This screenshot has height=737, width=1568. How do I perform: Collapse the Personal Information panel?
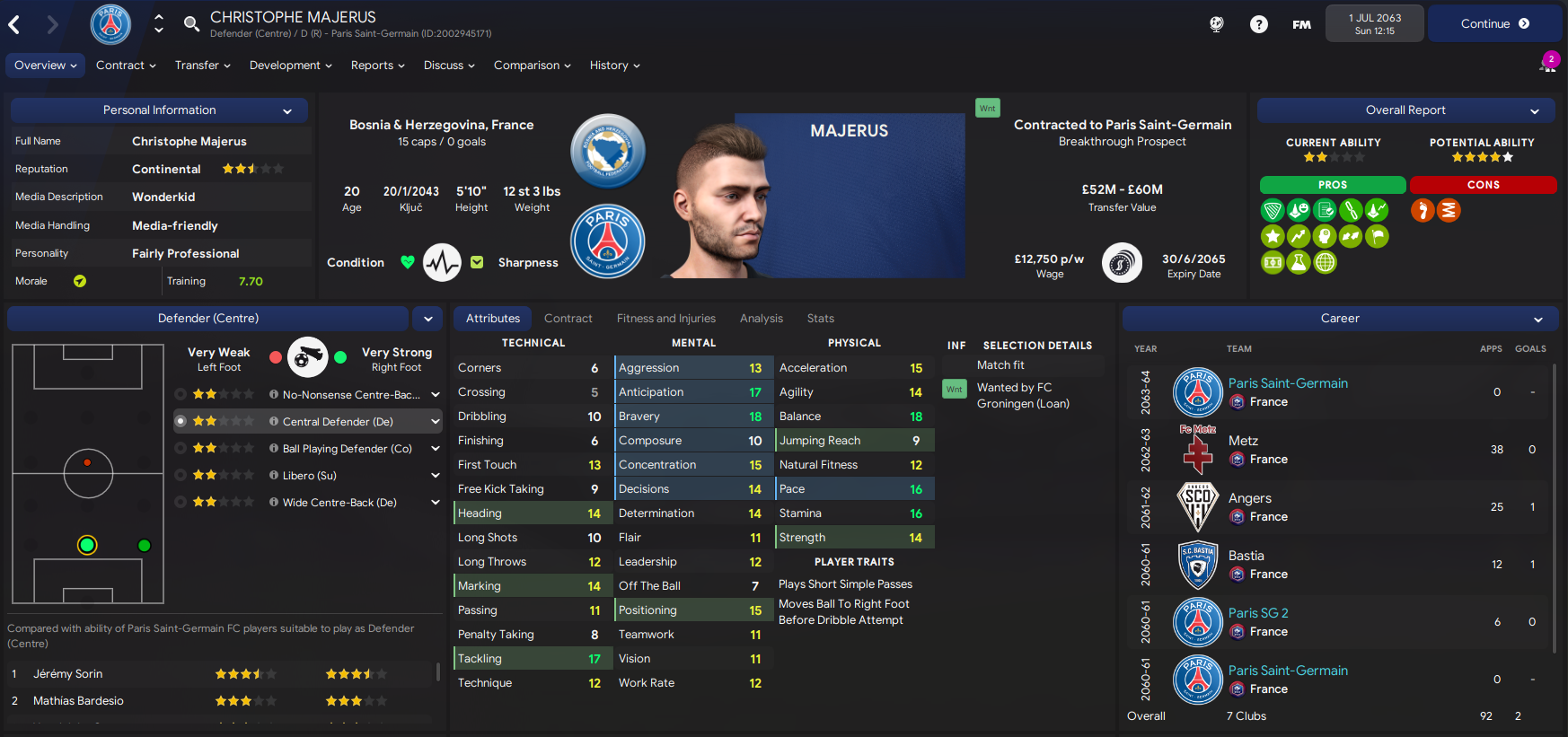point(286,110)
